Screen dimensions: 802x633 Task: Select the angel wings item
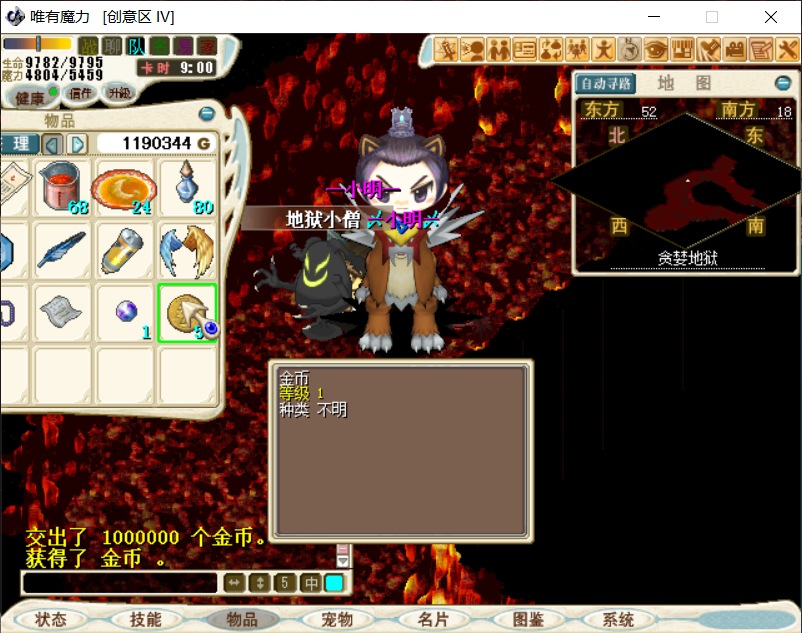click(188, 251)
